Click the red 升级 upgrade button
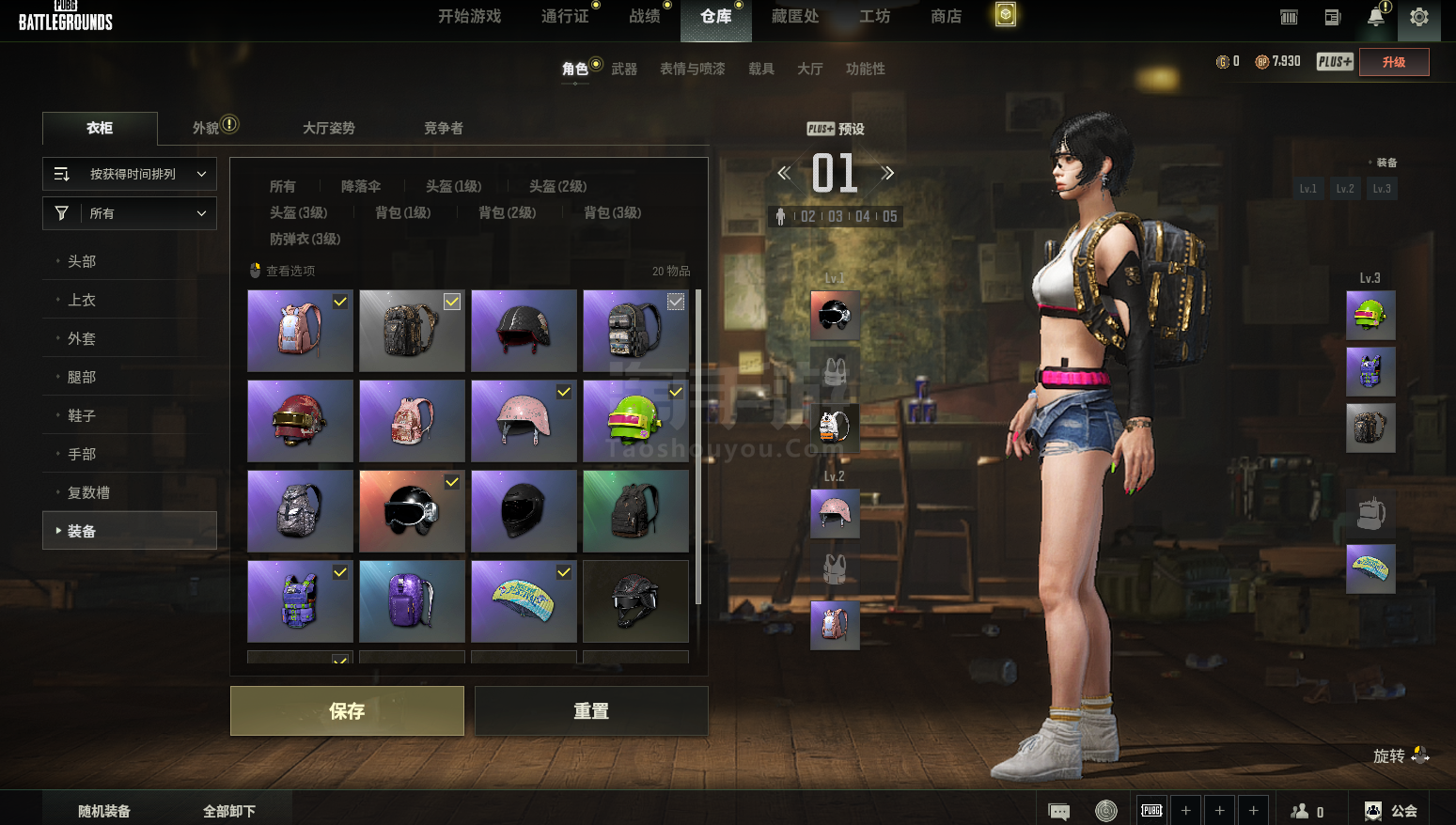This screenshot has height=825, width=1456. tap(1394, 62)
